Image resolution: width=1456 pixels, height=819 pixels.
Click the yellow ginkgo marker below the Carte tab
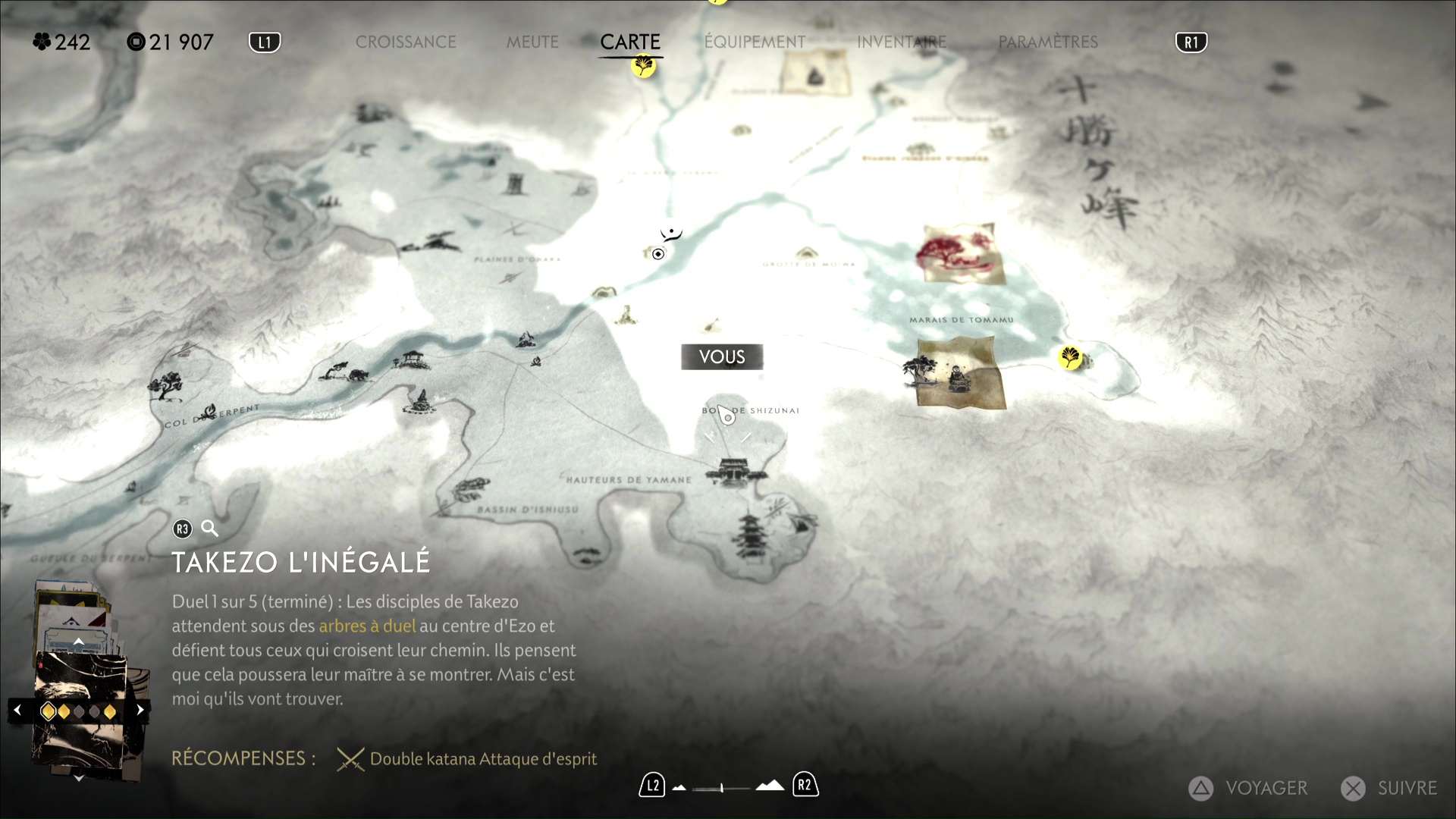coord(644,67)
